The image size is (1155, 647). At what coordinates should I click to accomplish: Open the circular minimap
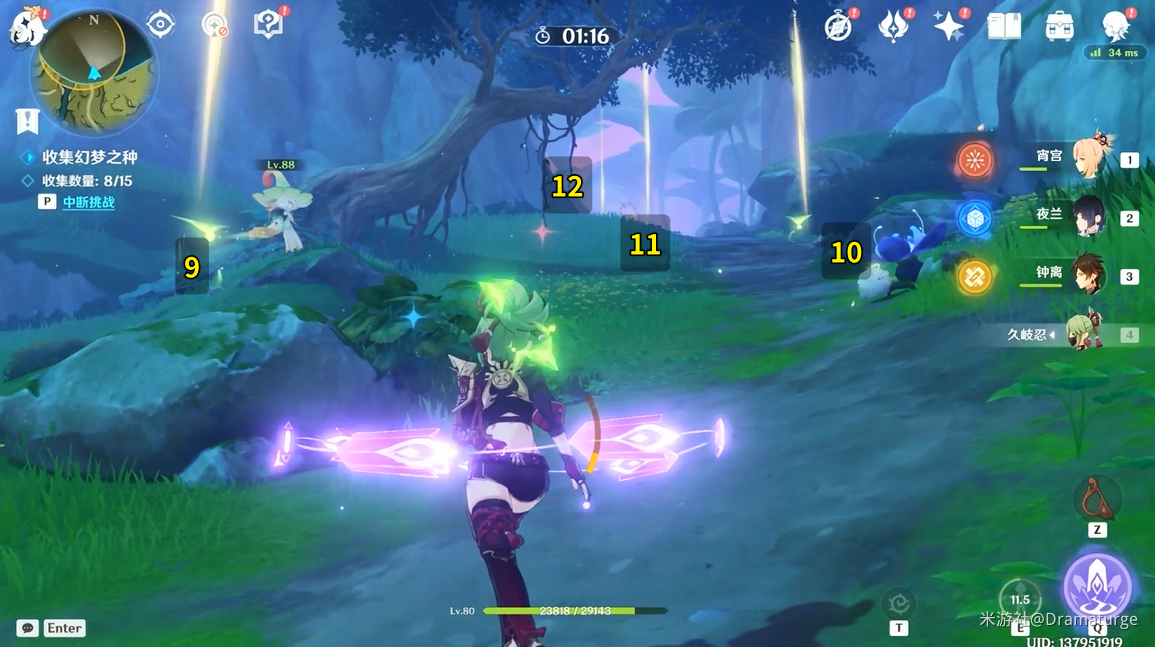coord(92,70)
